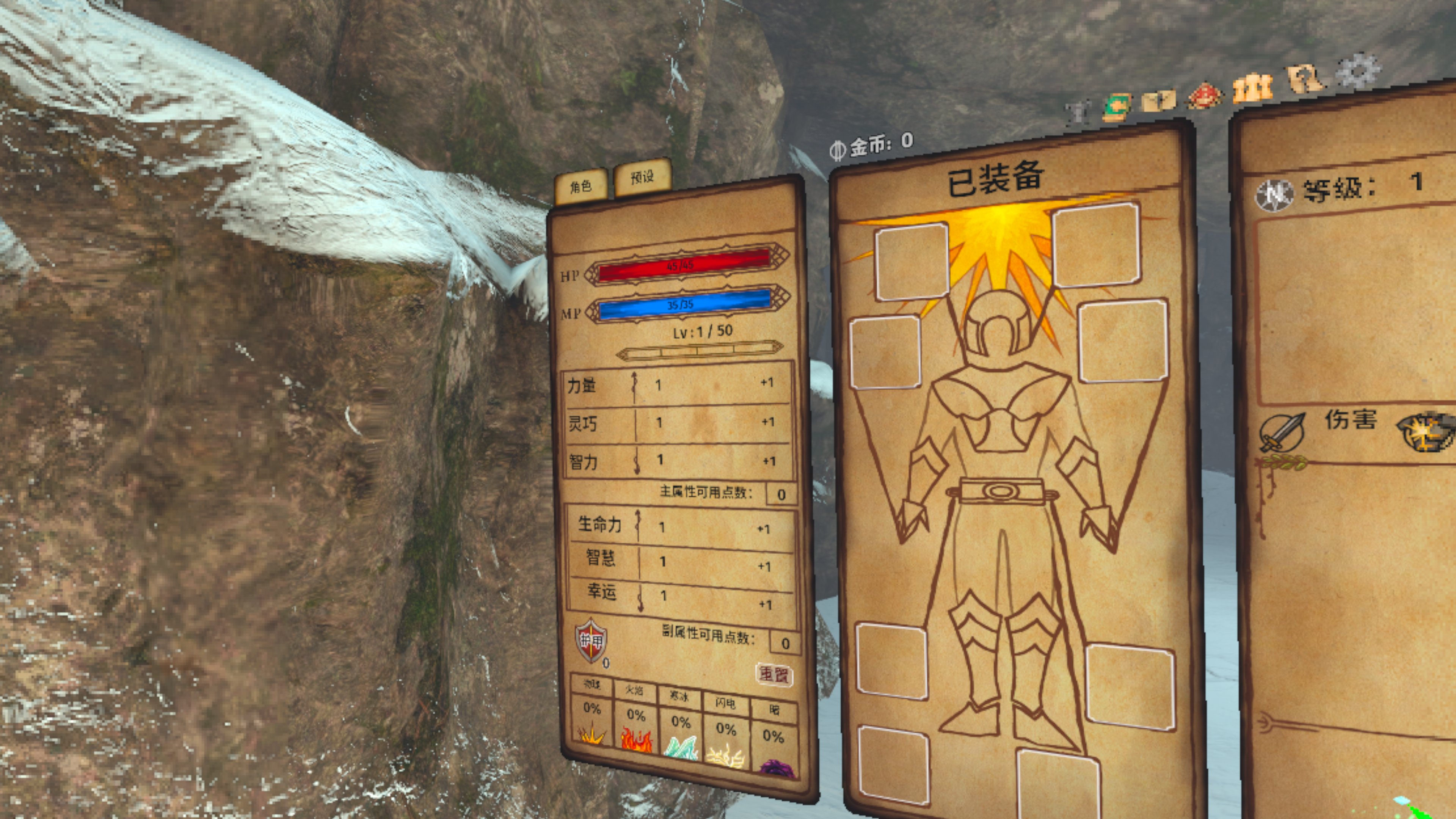Open settings with the gear icon

point(1357,71)
